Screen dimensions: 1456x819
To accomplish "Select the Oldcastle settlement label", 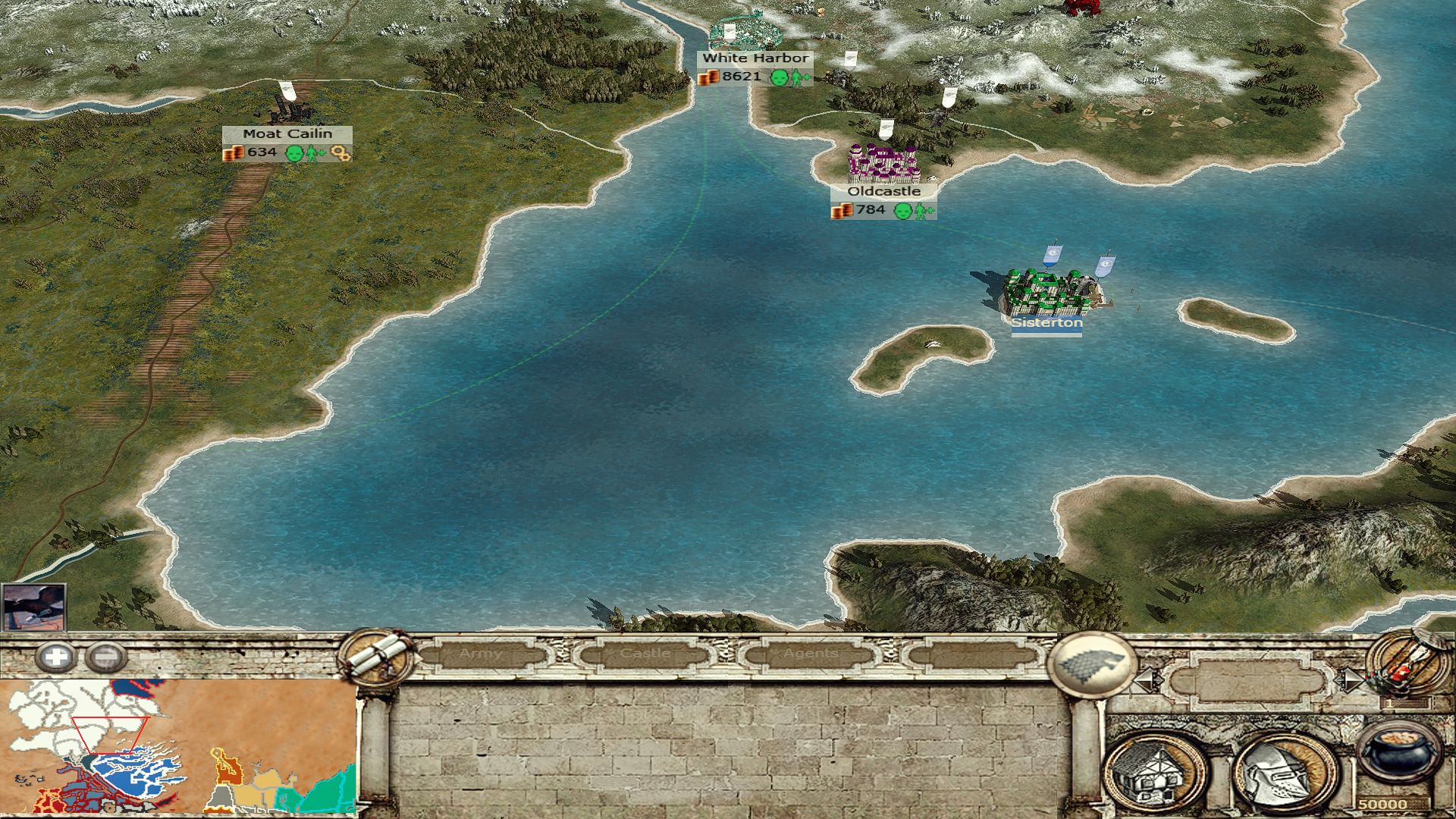I will pos(883,192).
